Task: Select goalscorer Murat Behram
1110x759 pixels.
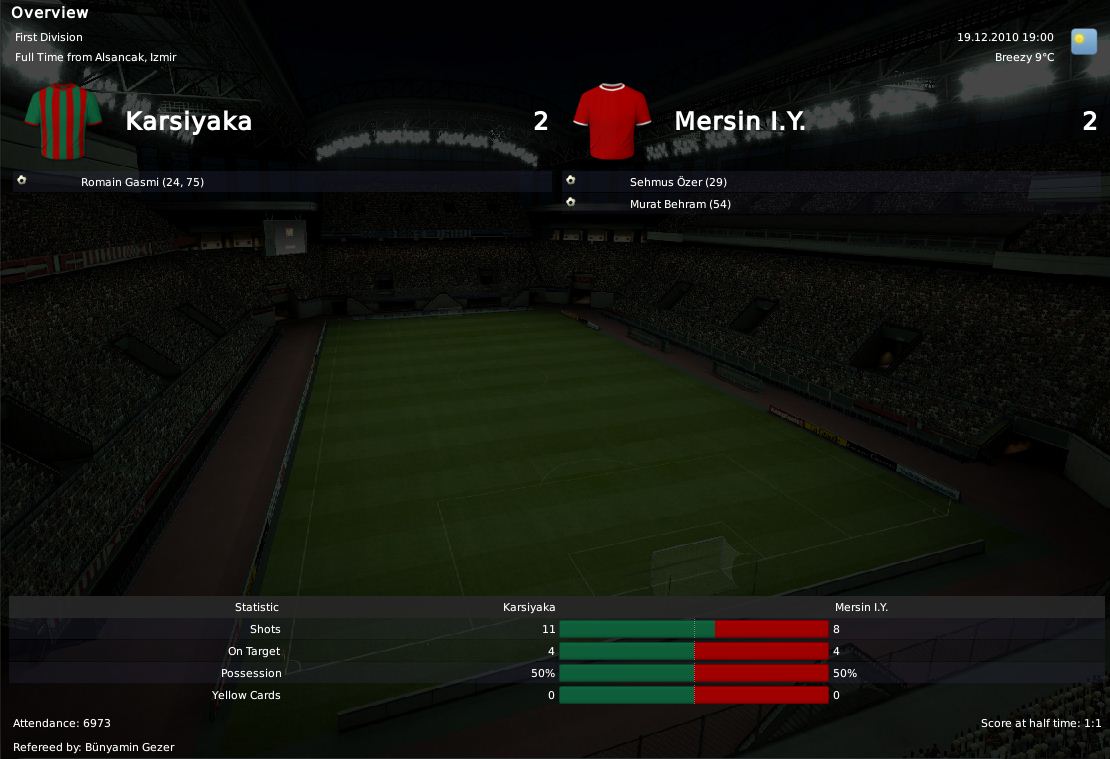Action: [680, 204]
